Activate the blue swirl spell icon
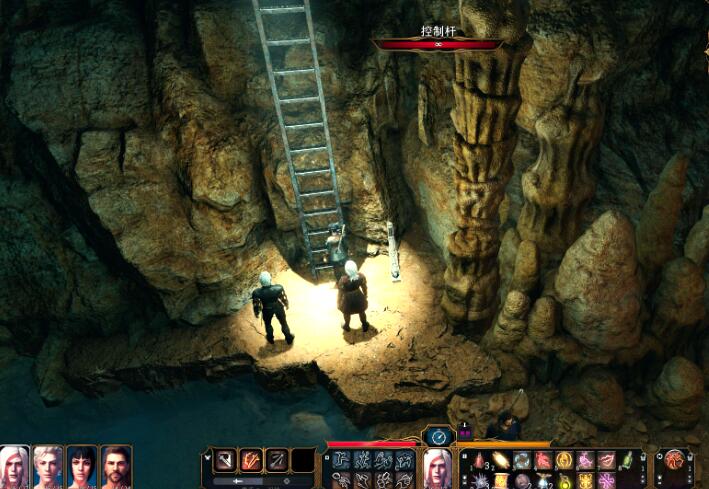The image size is (709, 489). pyautogui.click(x=521, y=460)
